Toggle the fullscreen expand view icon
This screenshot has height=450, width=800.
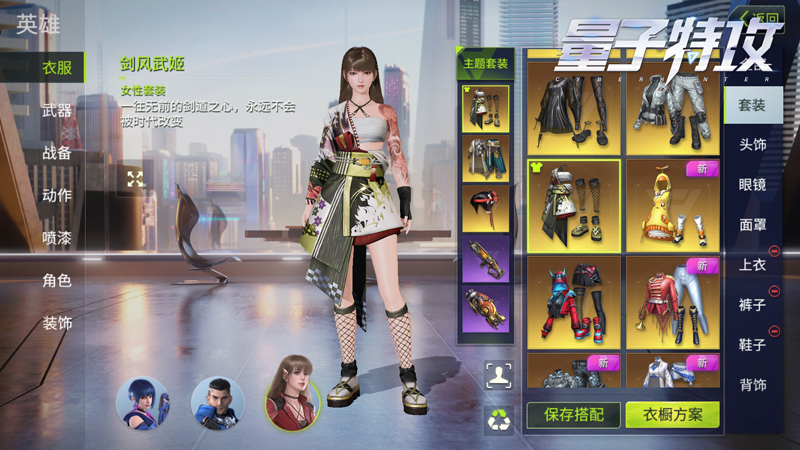pyautogui.click(x=135, y=179)
